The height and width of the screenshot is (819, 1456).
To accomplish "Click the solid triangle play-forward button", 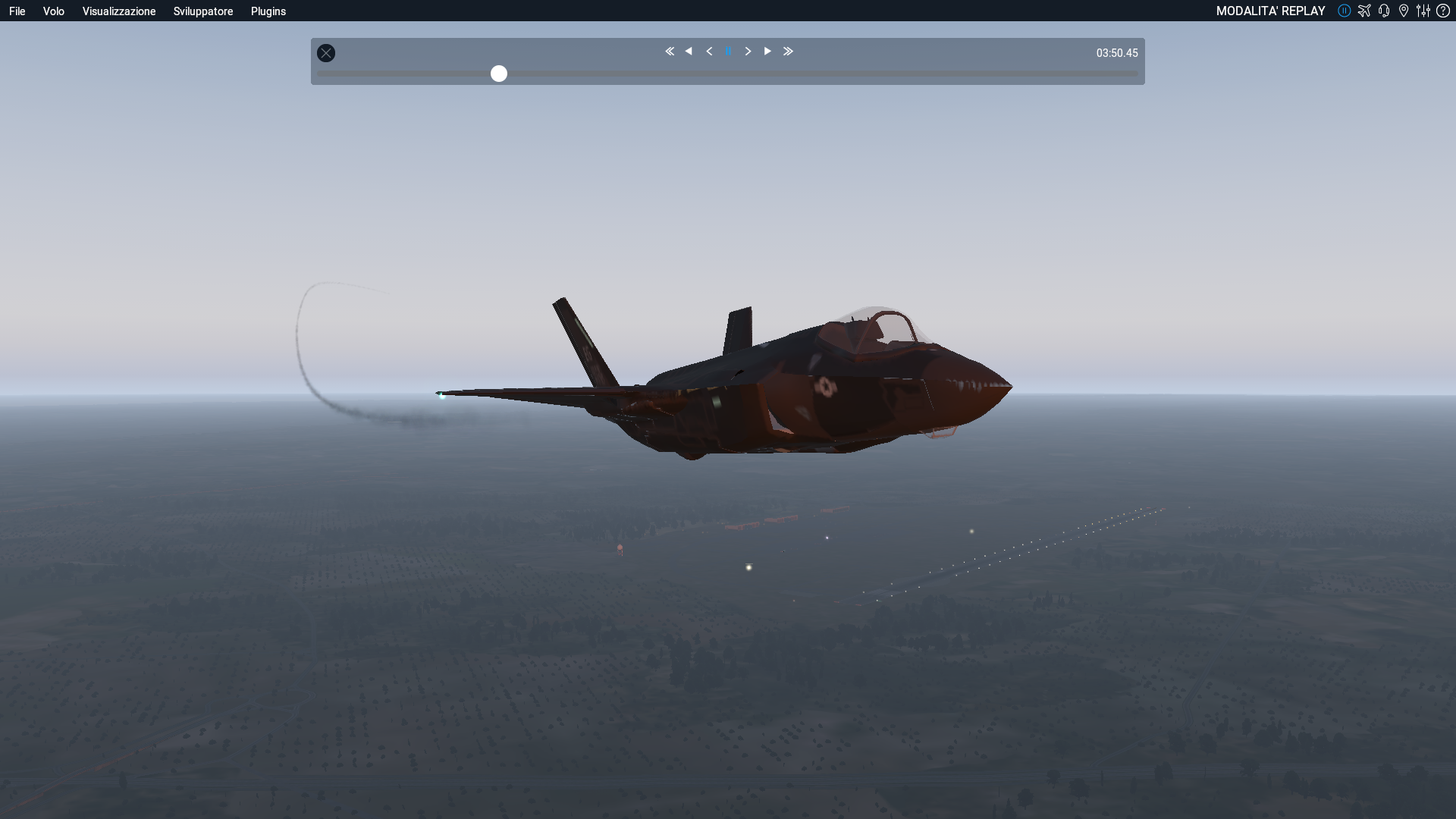I will (767, 52).
